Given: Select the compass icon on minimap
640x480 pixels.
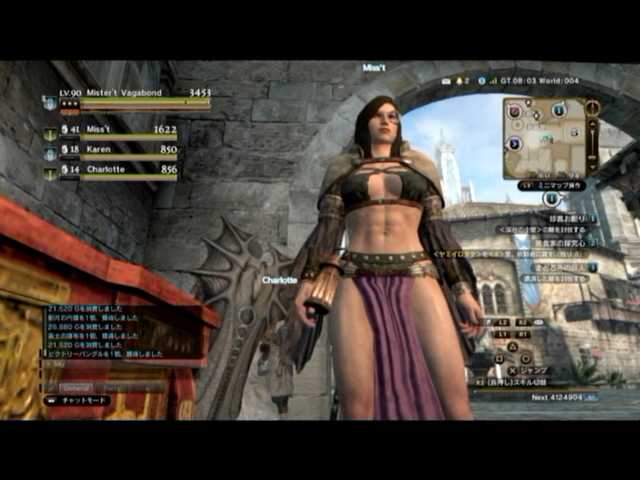Looking at the screenshot, I should (x=593, y=107).
